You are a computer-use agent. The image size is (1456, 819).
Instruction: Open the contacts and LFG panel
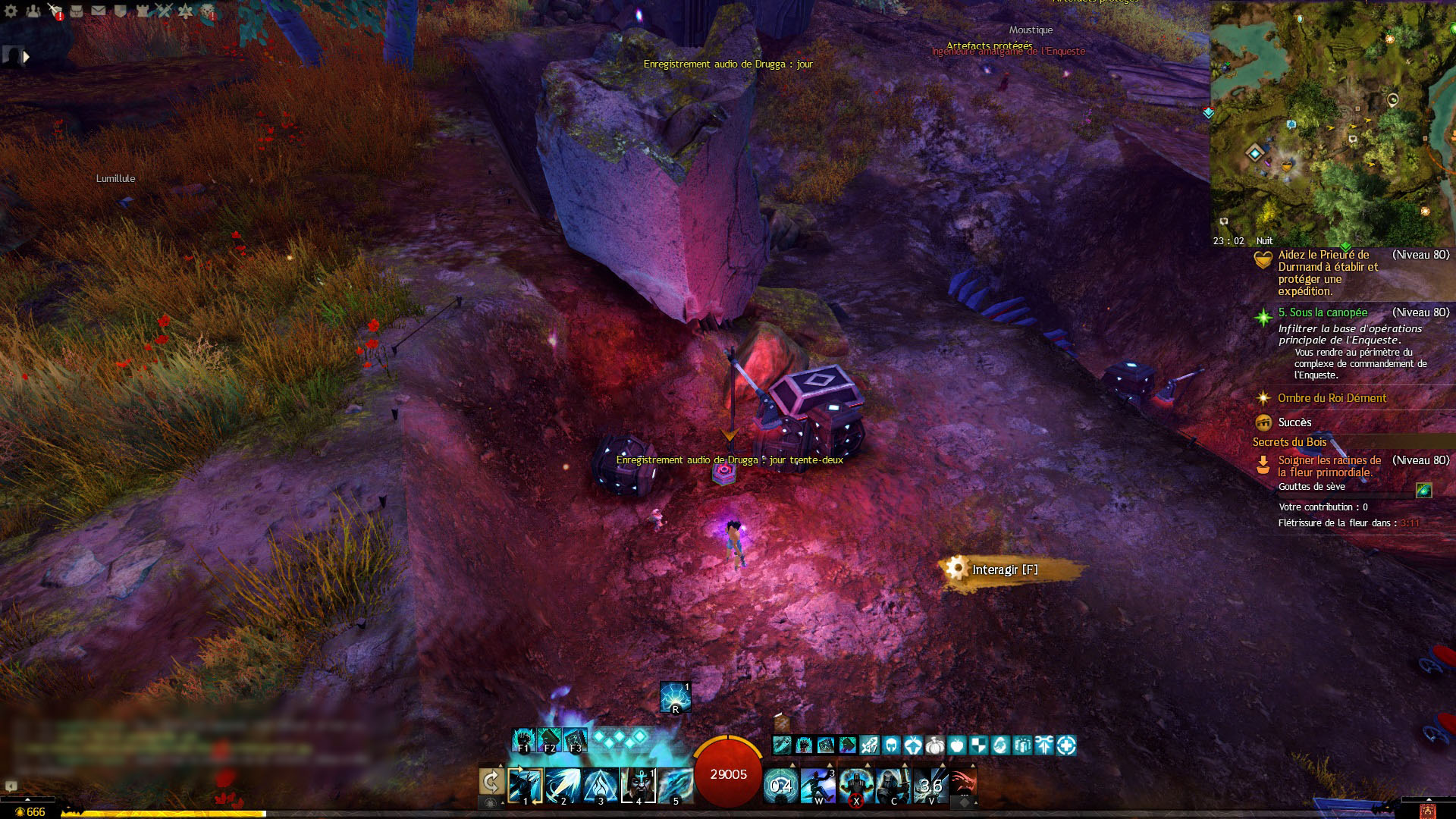click(33, 11)
